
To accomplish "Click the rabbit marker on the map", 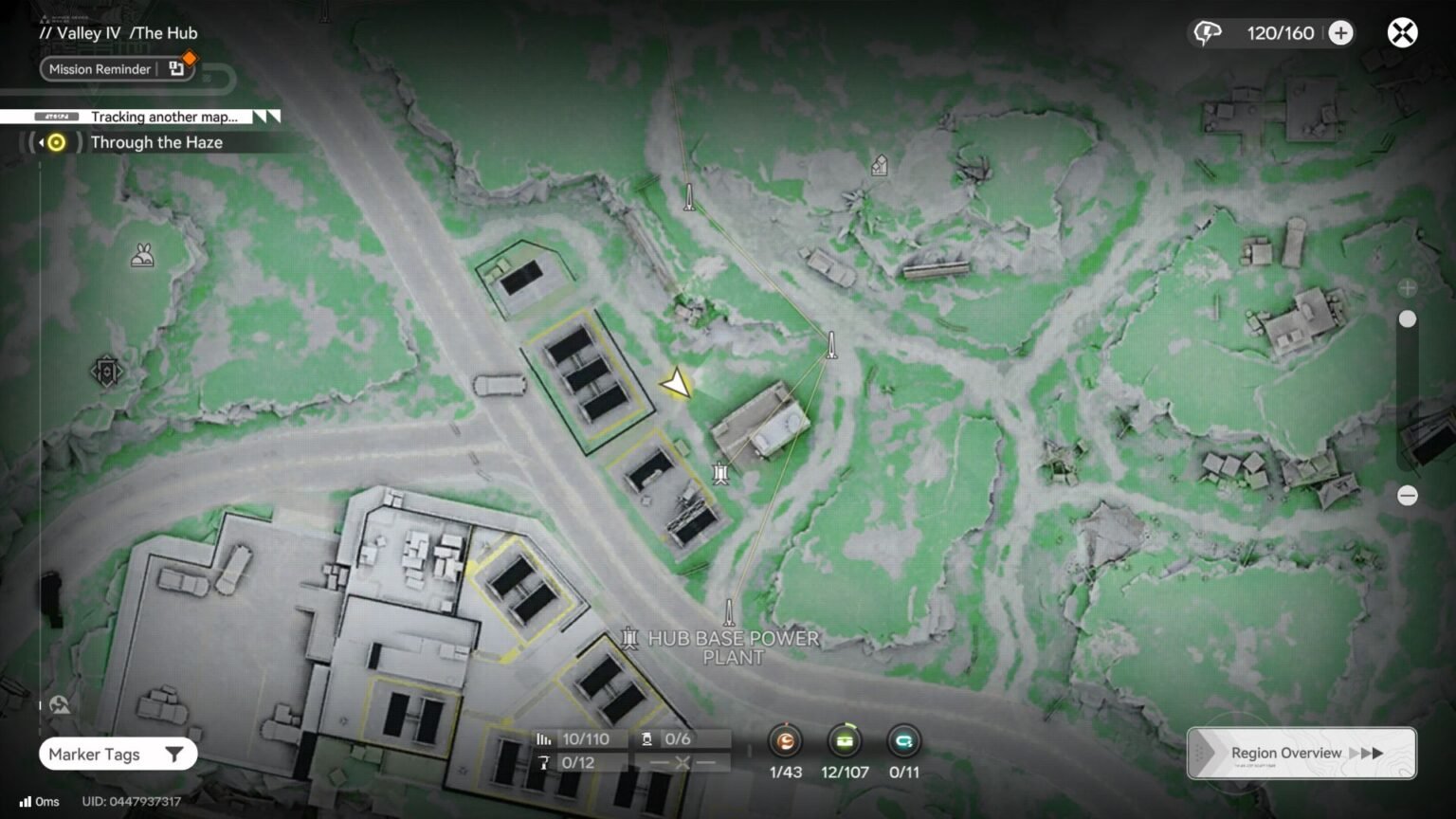I will pos(142,256).
